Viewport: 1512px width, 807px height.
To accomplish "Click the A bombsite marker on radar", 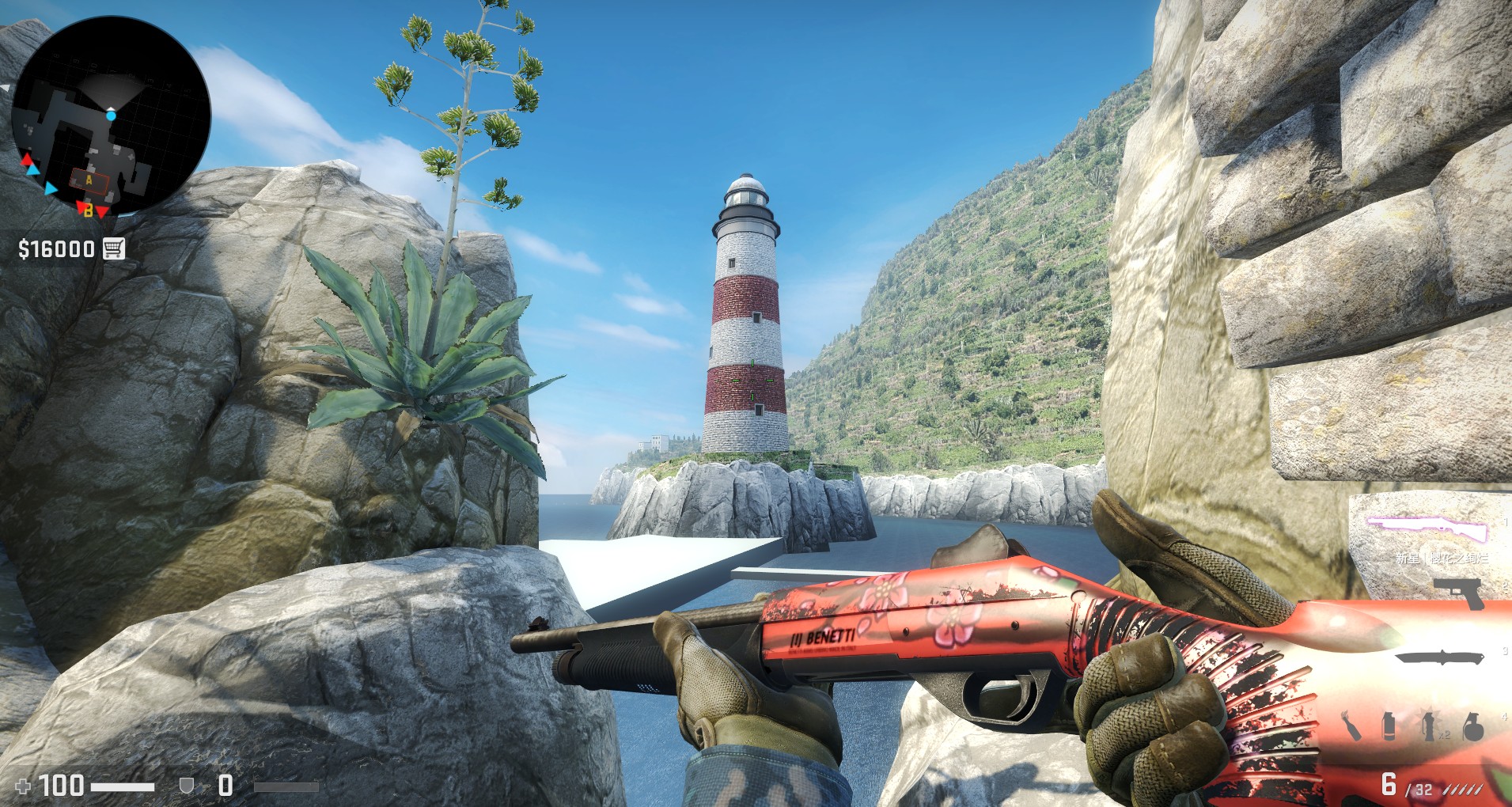I will [x=89, y=180].
